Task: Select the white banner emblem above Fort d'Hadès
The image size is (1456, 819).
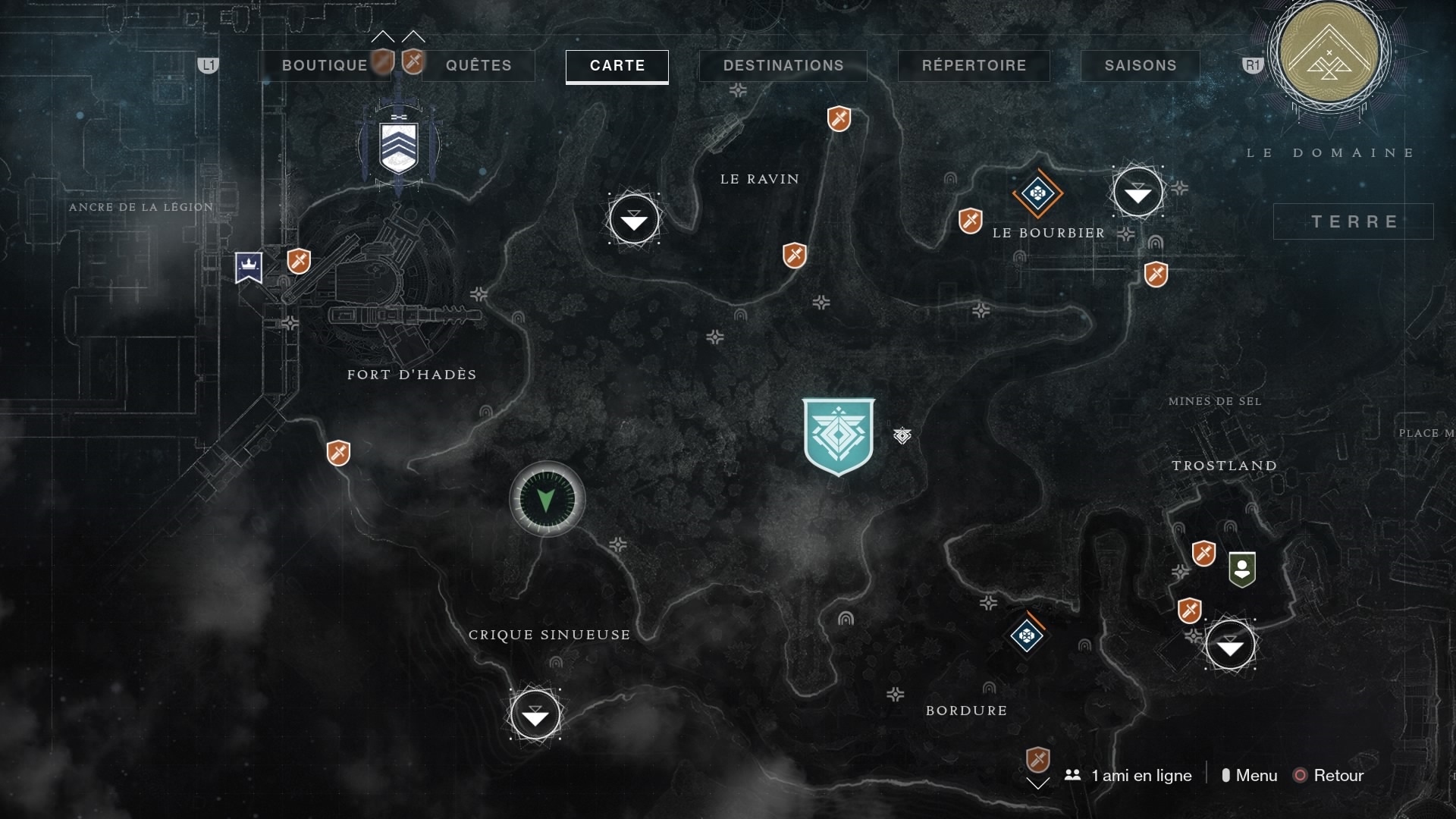Action: point(397,146)
